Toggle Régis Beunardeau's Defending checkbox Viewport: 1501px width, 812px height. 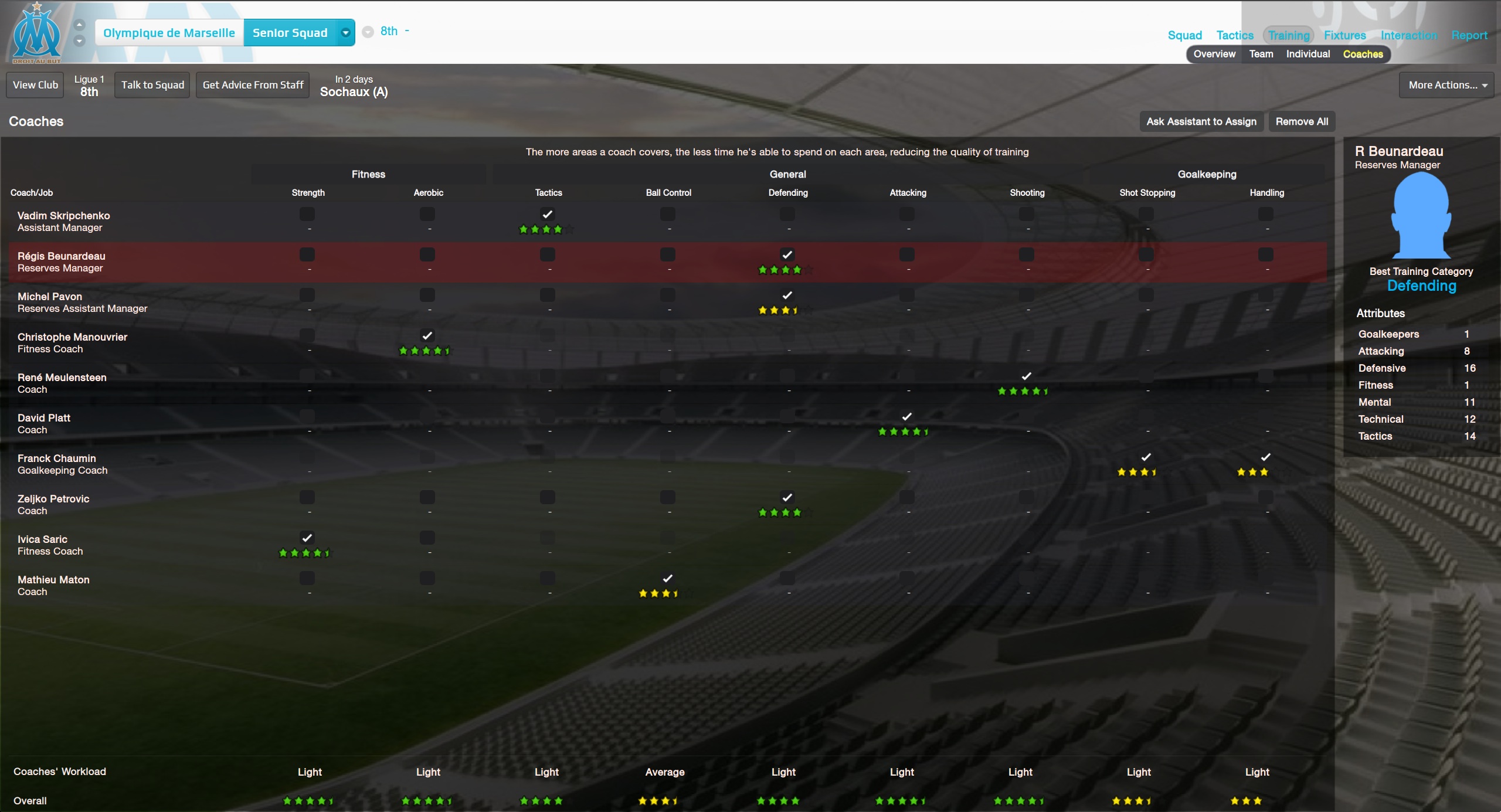[x=787, y=254]
